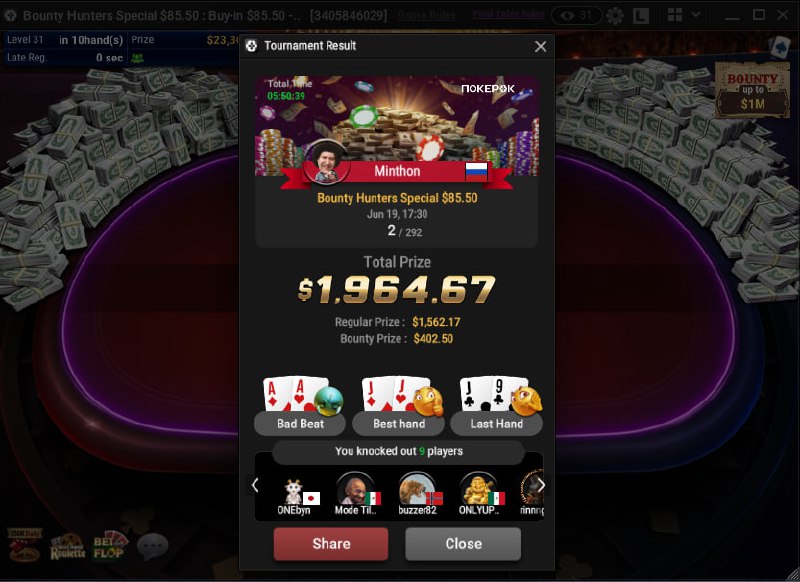The image size is (800, 582).
Task: Open the chat speech bubble
Action: [x=152, y=546]
